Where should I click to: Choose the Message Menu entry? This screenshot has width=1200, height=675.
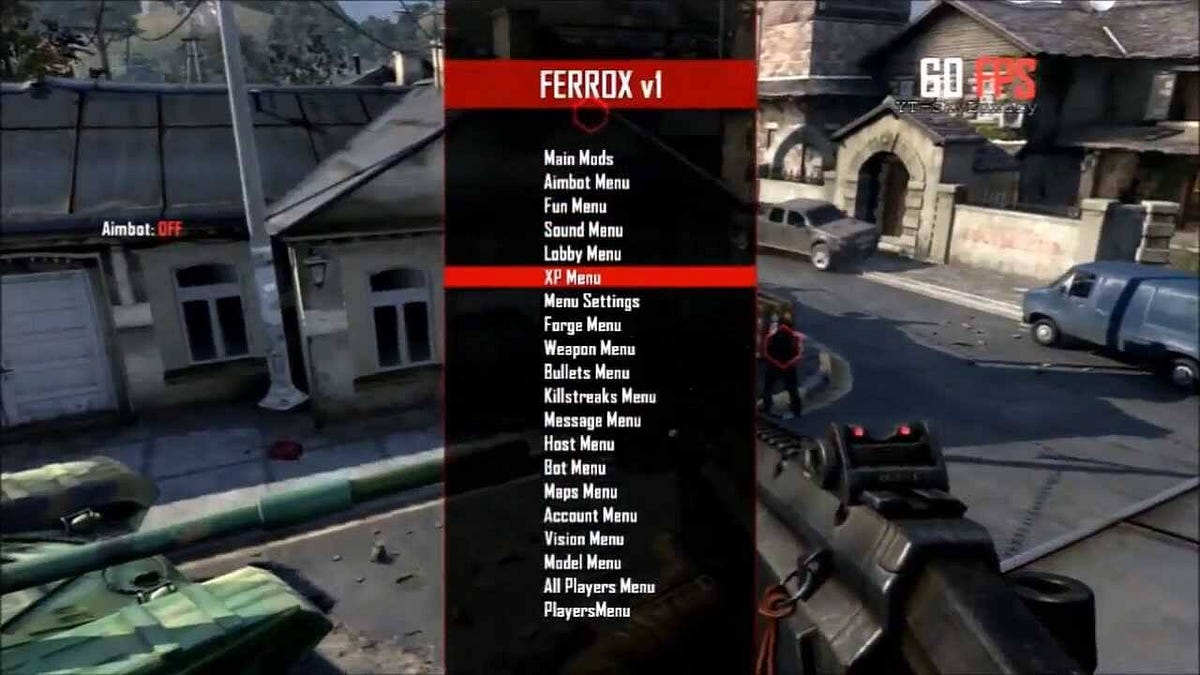pos(592,421)
